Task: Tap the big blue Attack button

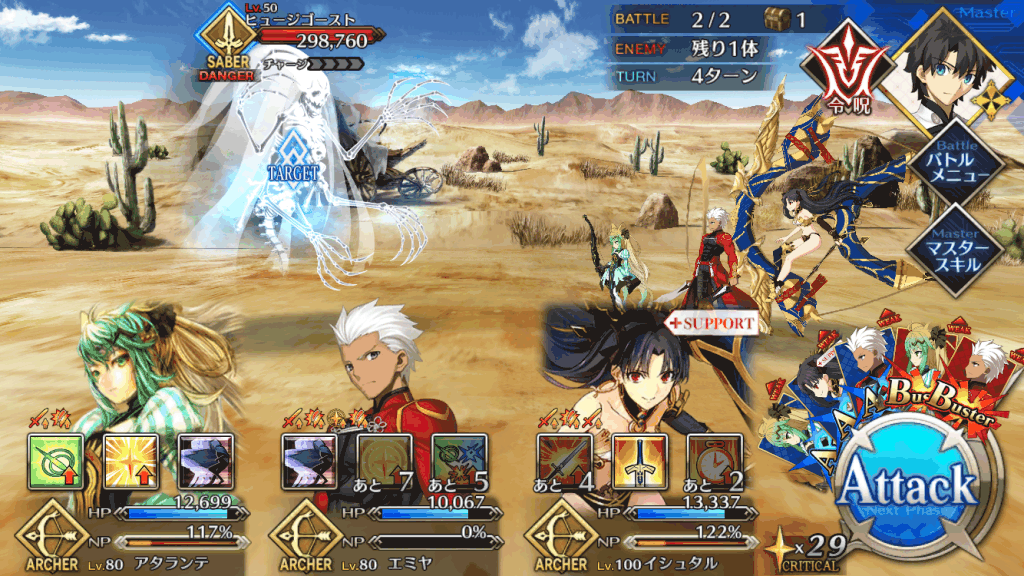Action: point(906,487)
